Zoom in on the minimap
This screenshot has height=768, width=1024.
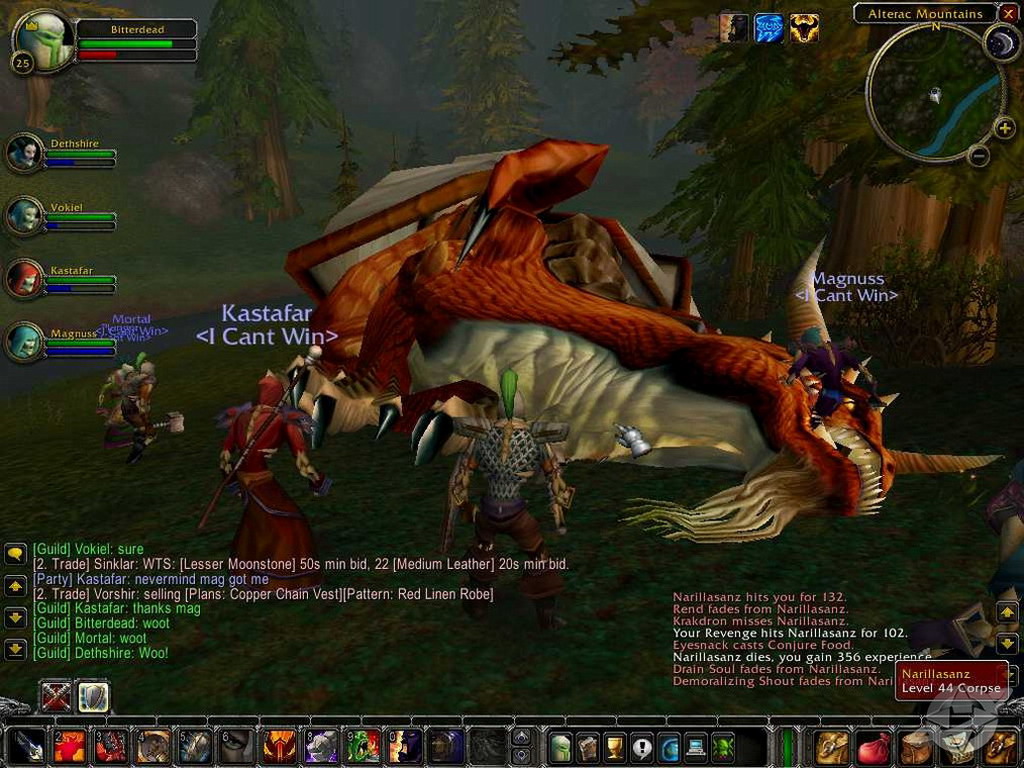point(1005,127)
